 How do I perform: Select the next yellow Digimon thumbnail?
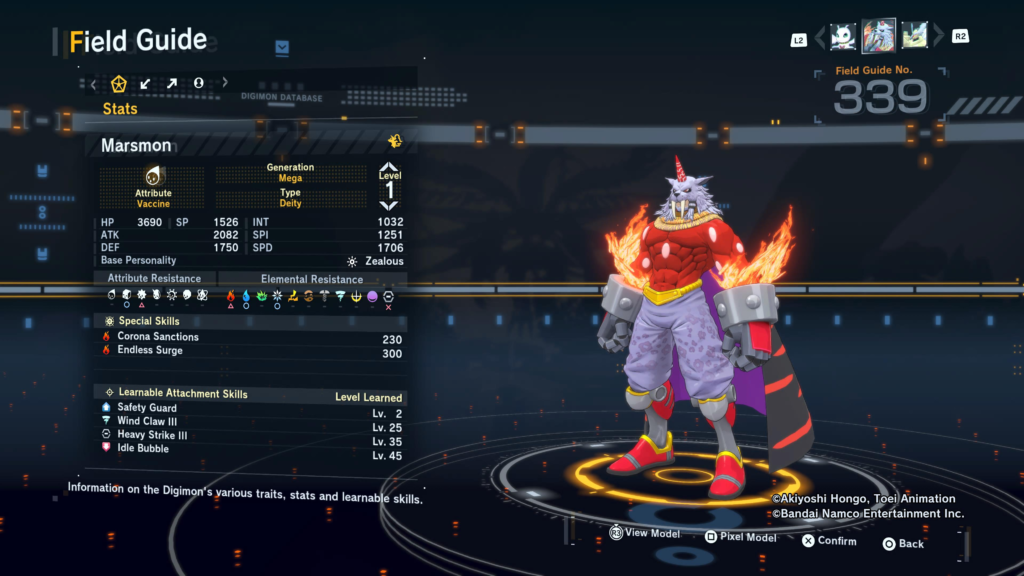point(914,37)
